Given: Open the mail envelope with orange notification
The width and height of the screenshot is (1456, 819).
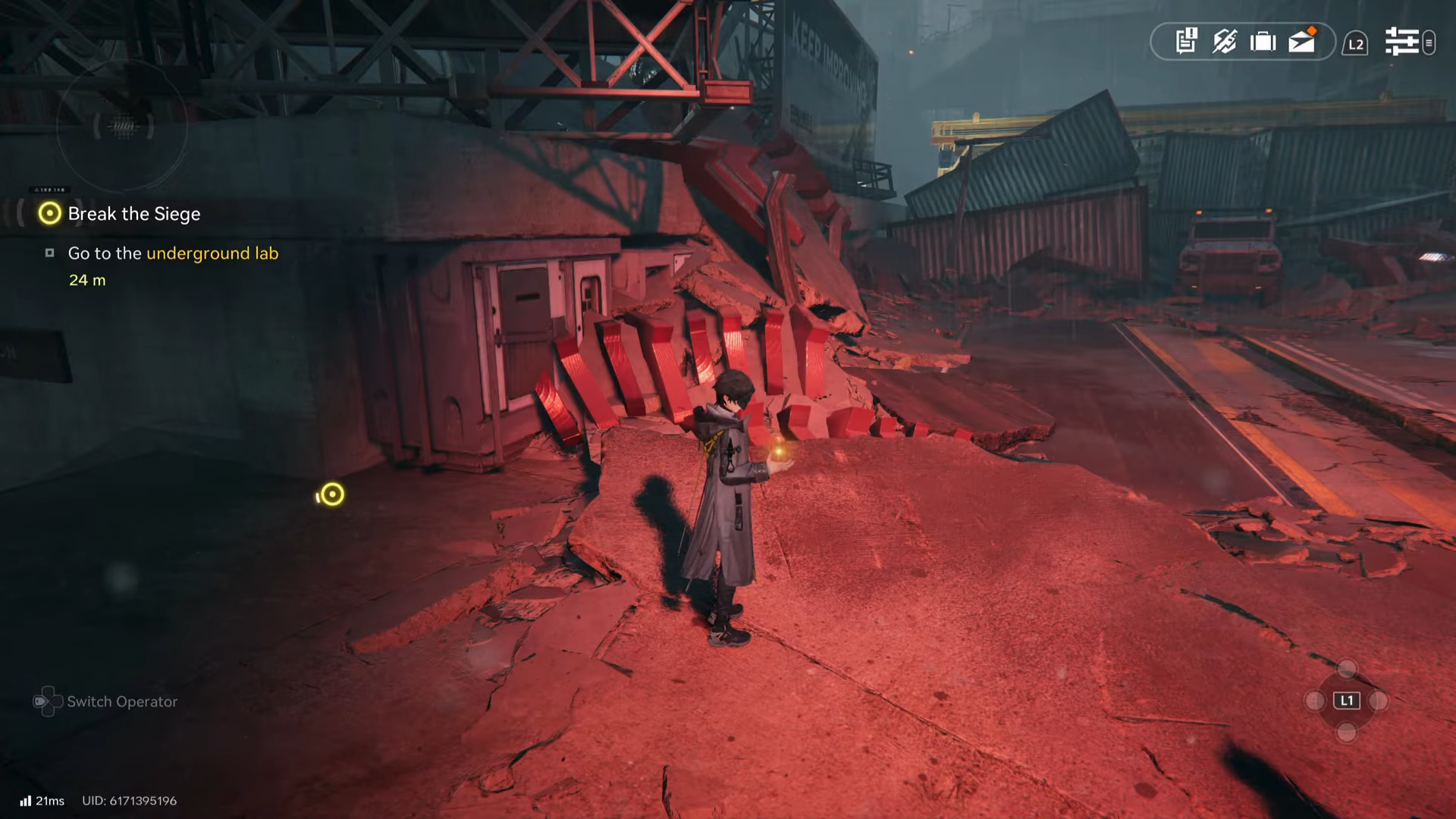Looking at the screenshot, I should tap(1302, 41).
